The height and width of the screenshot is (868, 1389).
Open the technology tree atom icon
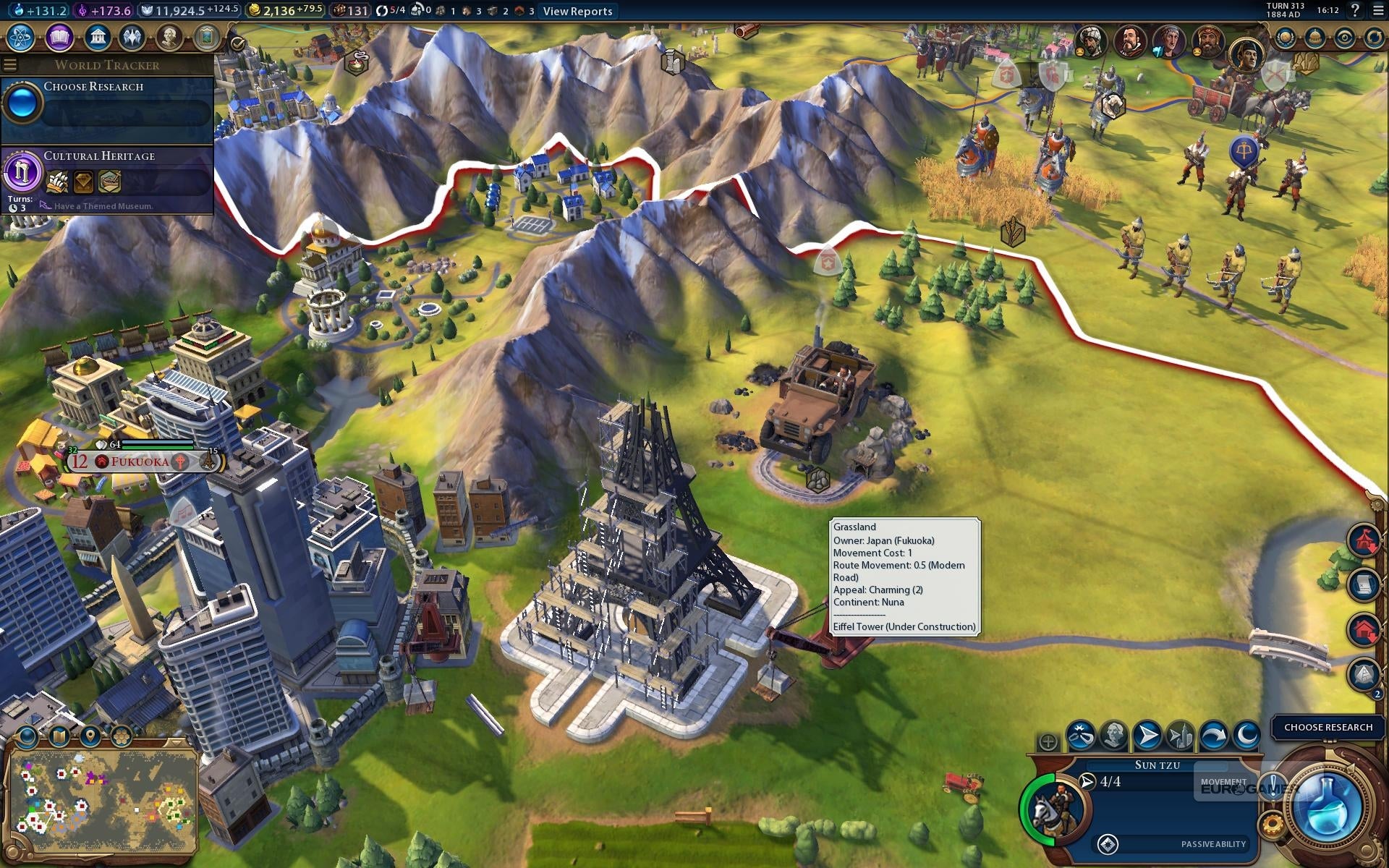[x=21, y=37]
